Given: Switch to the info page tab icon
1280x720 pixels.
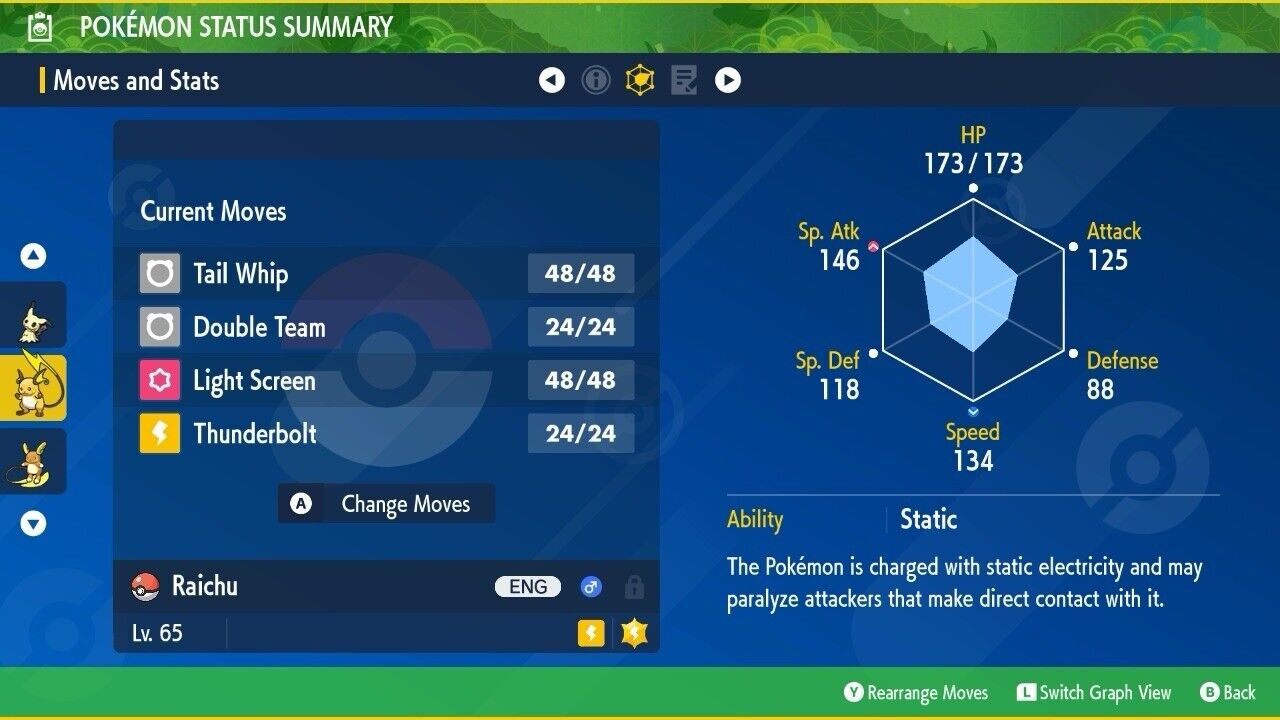Looking at the screenshot, I should (x=596, y=80).
